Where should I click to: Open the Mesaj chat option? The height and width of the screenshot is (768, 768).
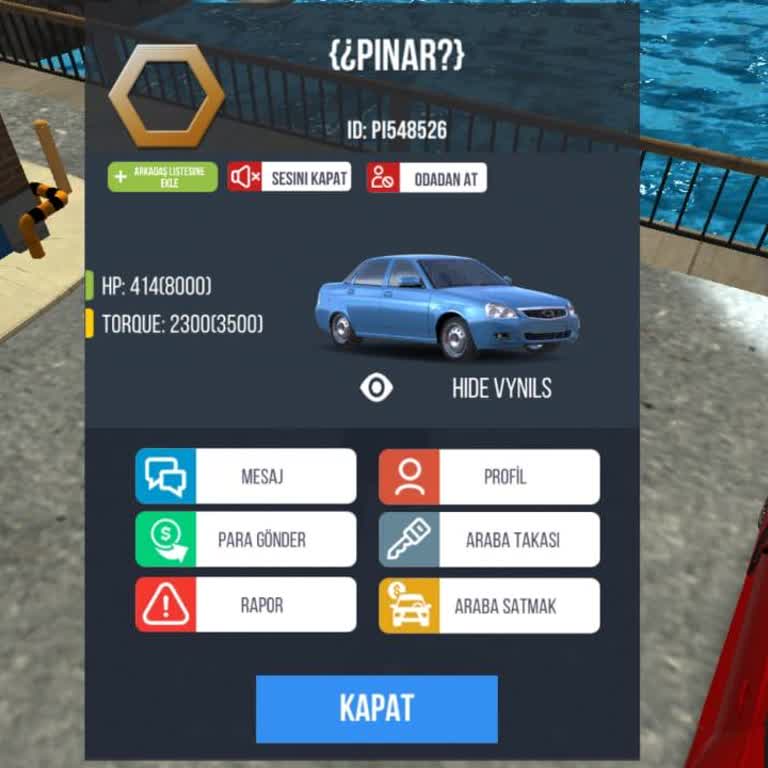(x=246, y=476)
